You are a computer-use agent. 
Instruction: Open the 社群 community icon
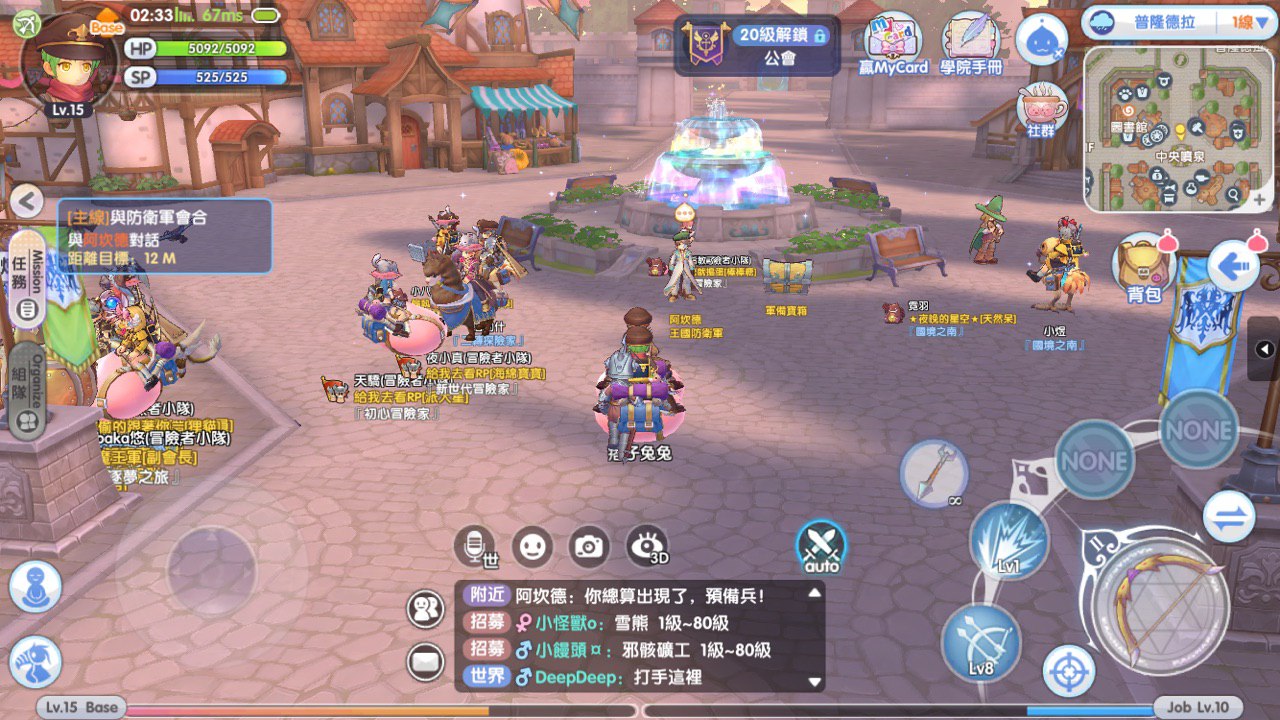(1041, 110)
